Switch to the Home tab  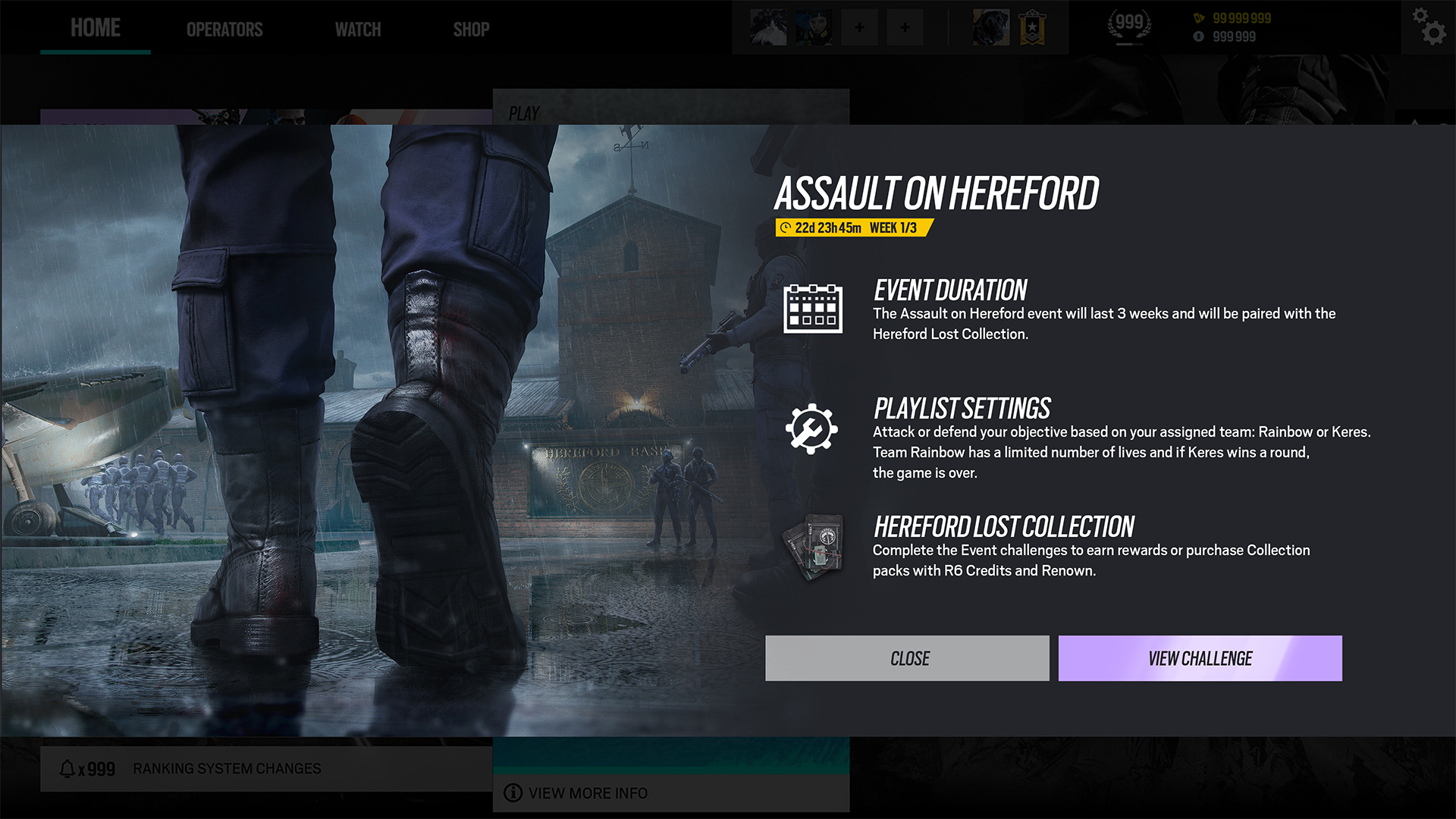click(x=96, y=28)
